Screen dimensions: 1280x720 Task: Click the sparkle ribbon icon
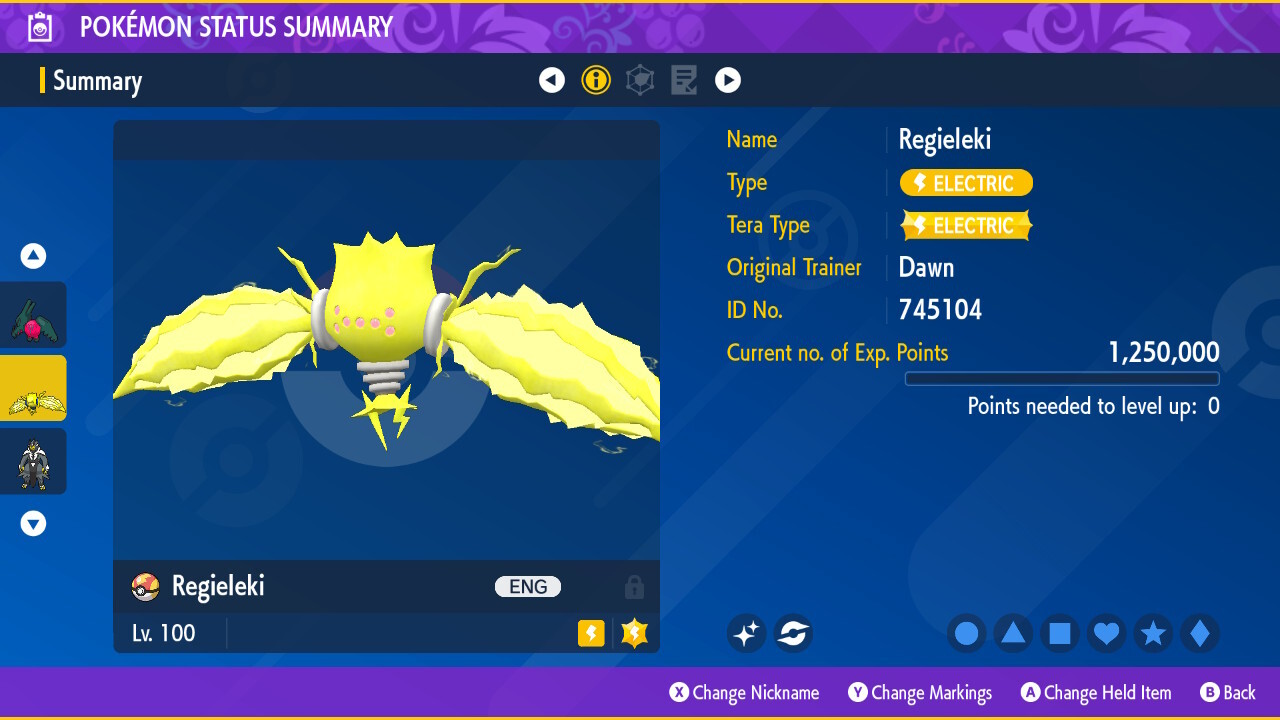click(746, 633)
